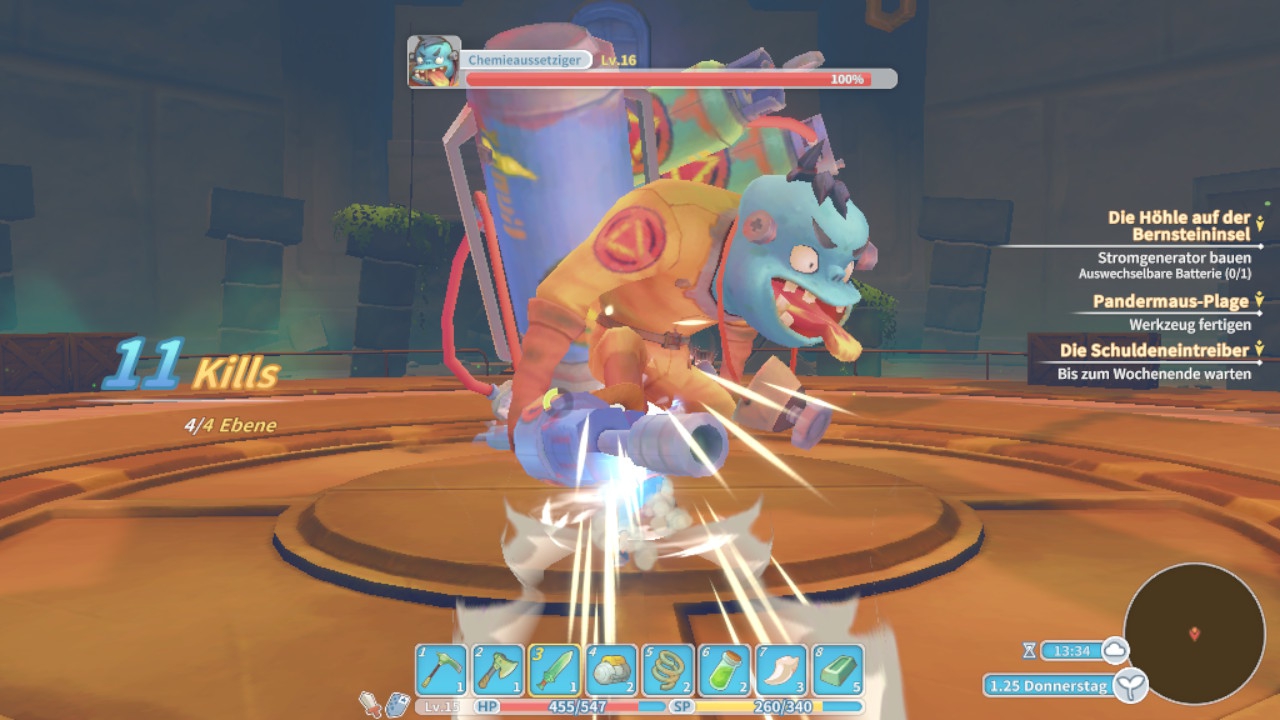Screen dimensions: 1280x720
Task: Open the Die Höhle auf der Bernsteininsel quest
Action: (x=1179, y=225)
